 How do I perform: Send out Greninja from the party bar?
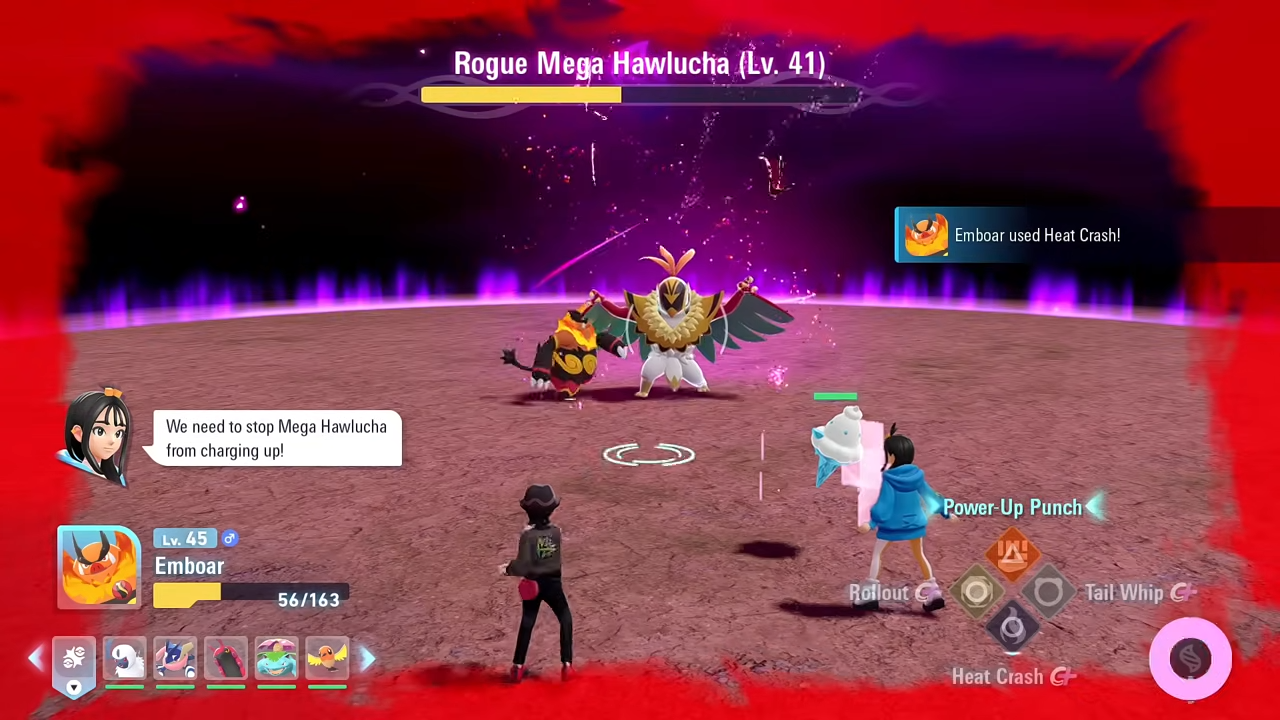pyautogui.click(x=175, y=658)
